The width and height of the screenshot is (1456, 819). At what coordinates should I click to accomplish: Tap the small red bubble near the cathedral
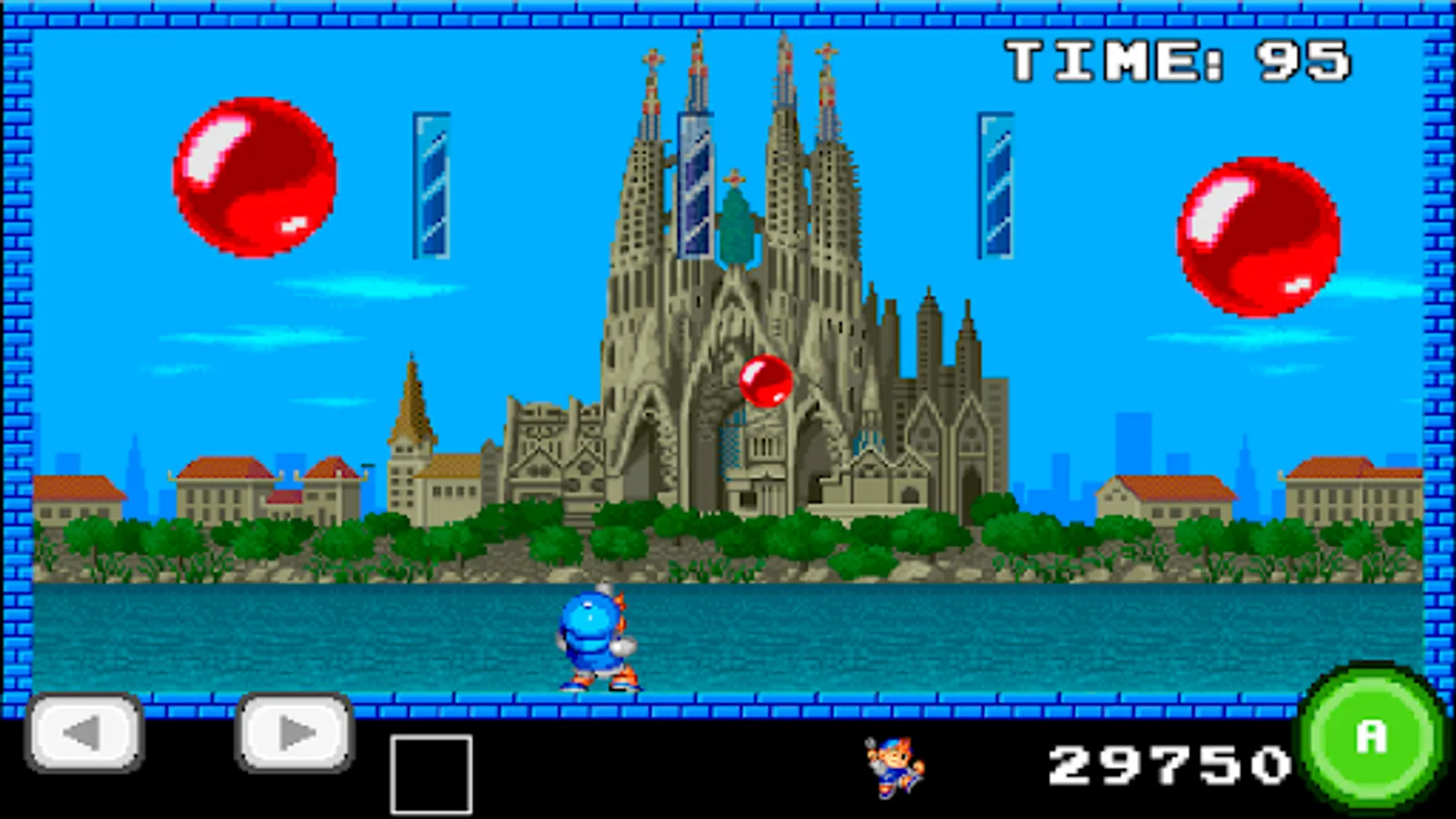(764, 382)
